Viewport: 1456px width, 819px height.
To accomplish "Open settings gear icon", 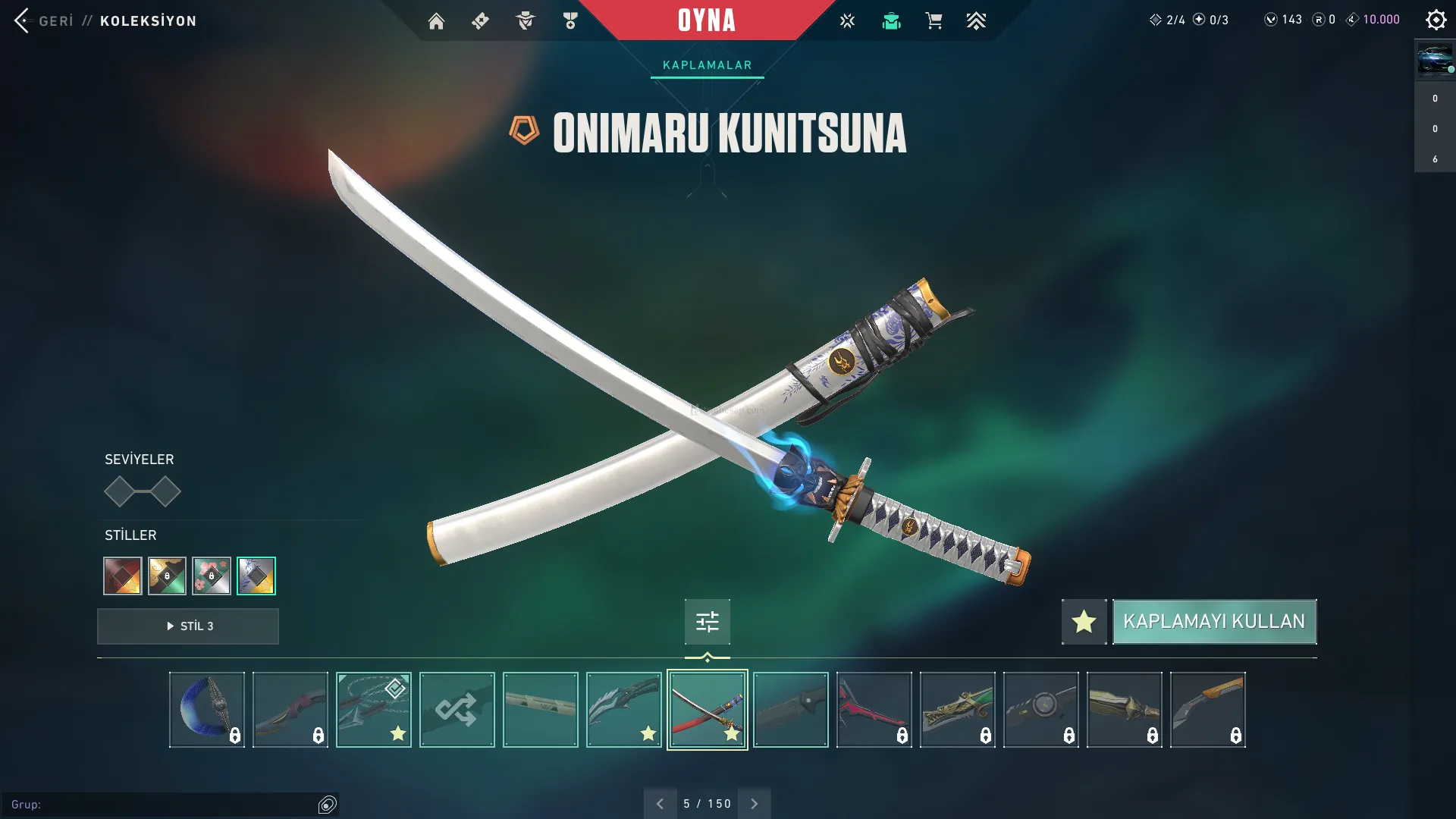I will pos(1436,20).
